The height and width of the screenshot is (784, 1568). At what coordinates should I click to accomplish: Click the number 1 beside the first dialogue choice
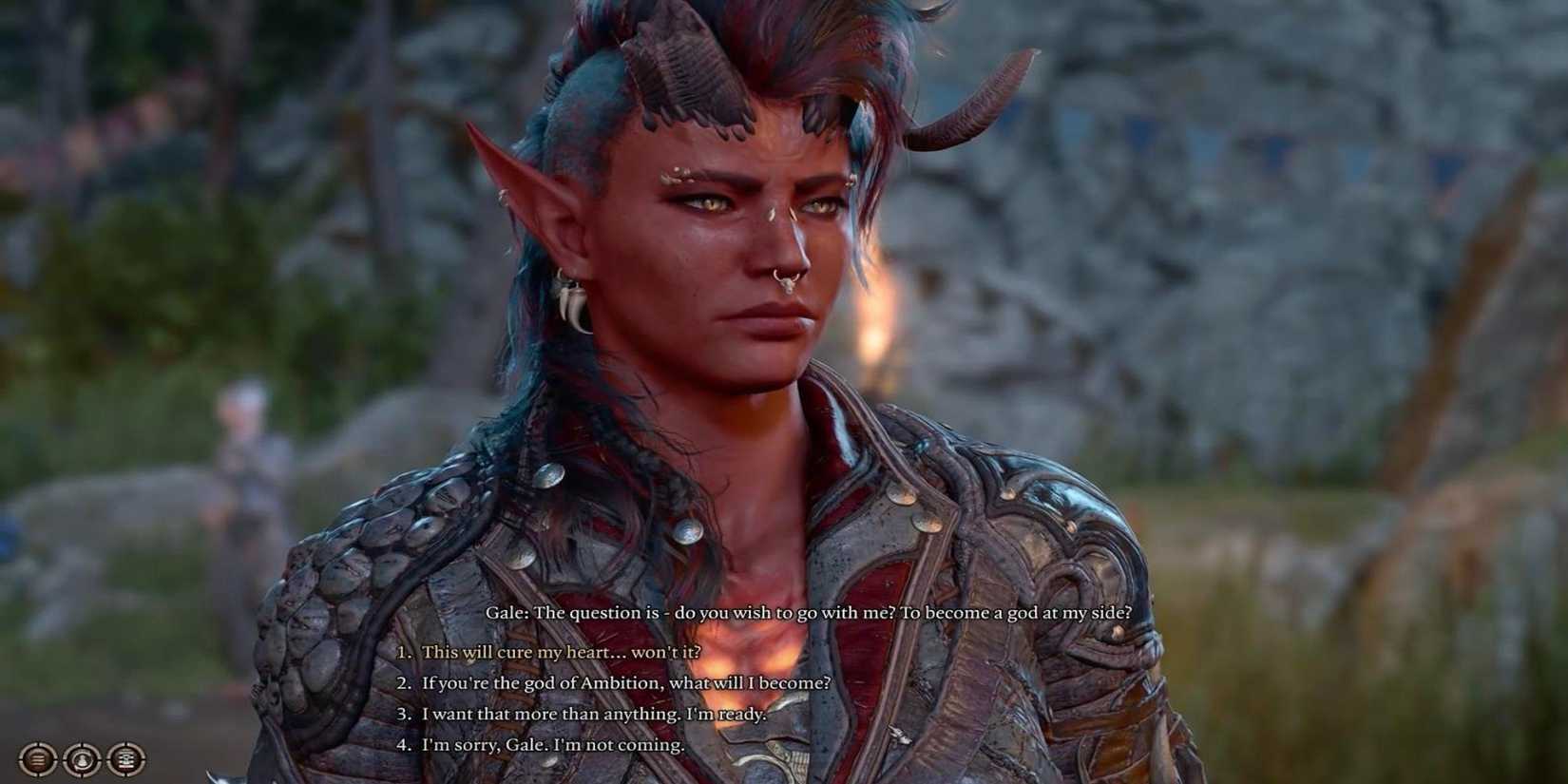click(404, 654)
